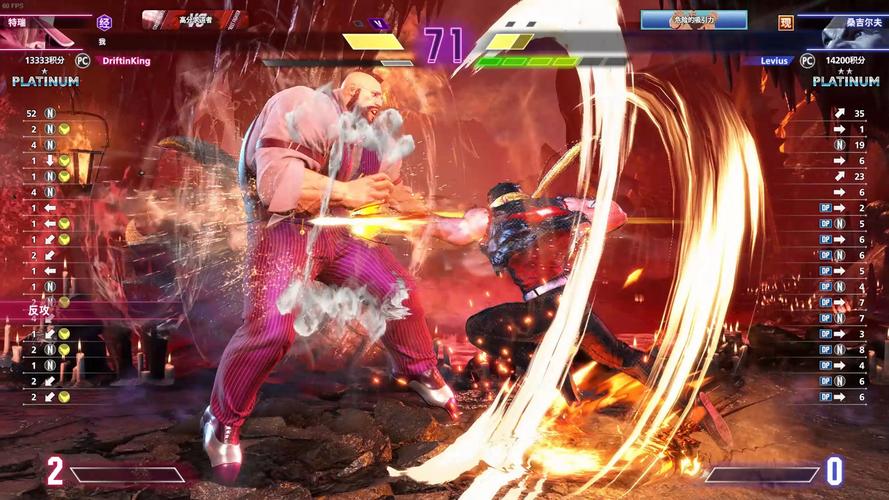Select the Levius player name tag
889x500 pixels.
[x=774, y=61]
